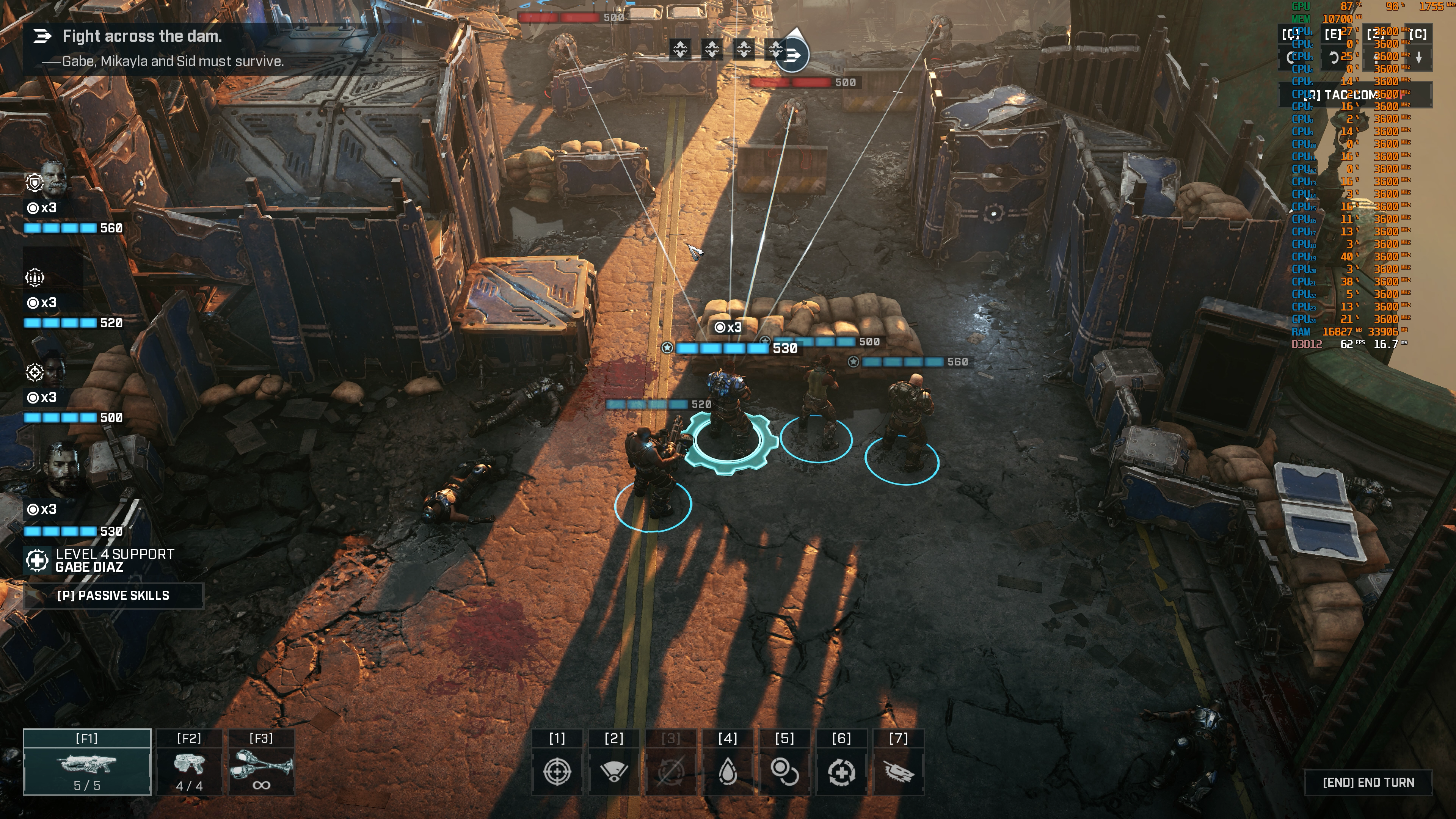
Task: Select the grey-haired squad member portrait
Action: (x=54, y=180)
